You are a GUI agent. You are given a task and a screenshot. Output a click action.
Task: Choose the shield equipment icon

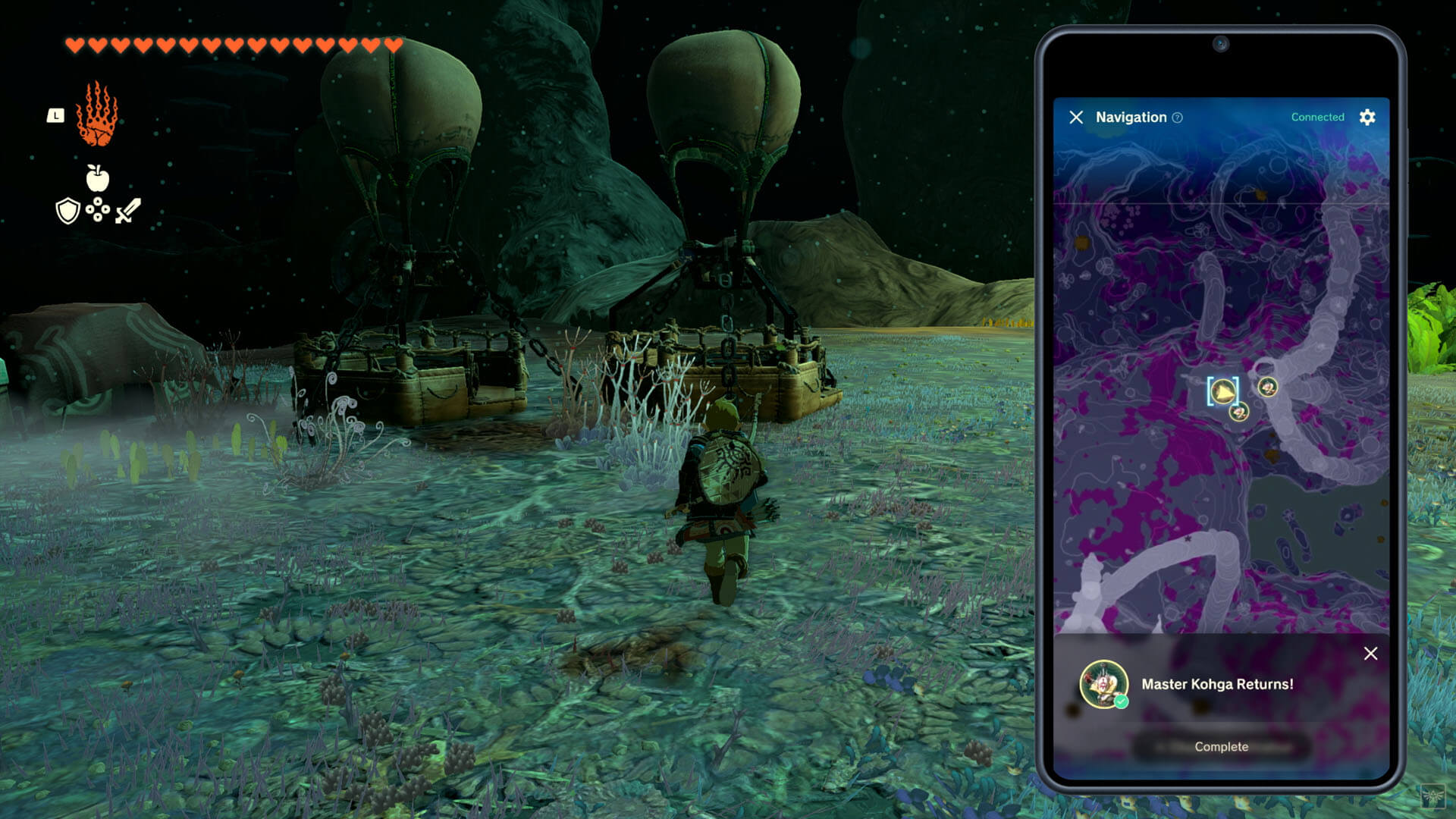[x=68, y=211]
